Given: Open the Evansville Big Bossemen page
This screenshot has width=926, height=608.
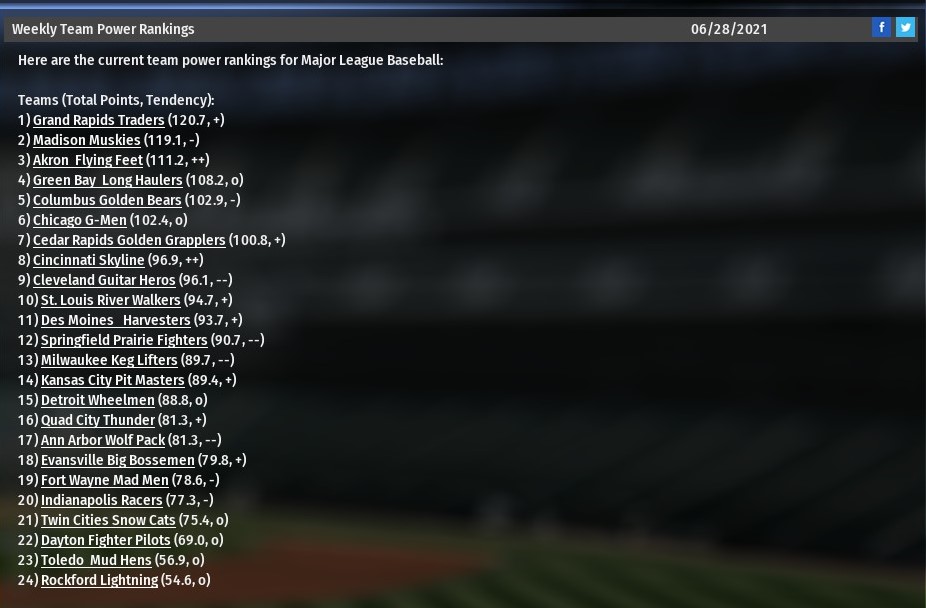Looking at the screenshot, I should (x=117, y=460).
